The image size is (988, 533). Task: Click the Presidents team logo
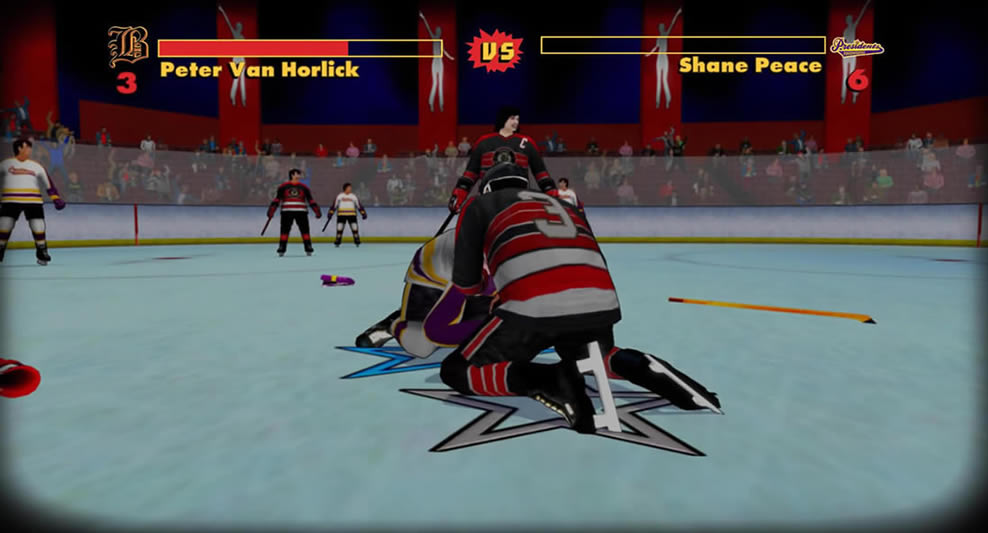point(857,46)
